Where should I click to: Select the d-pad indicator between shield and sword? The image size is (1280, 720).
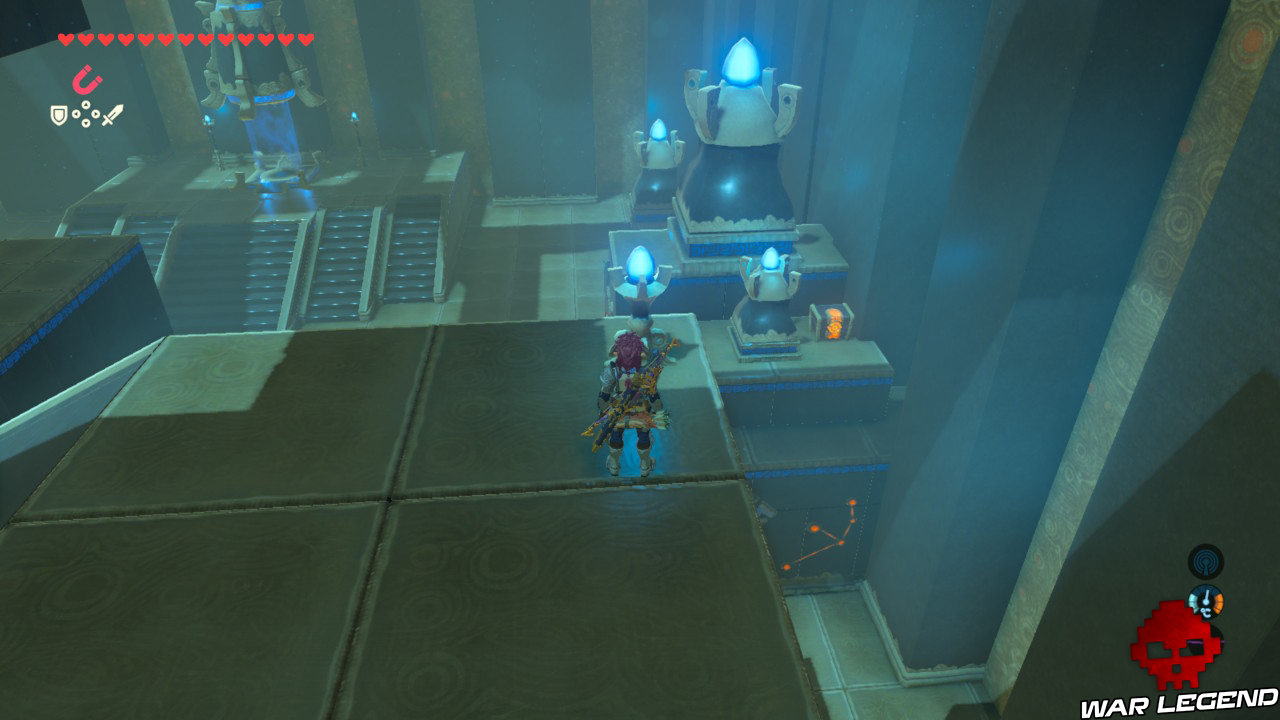point(85,113)
